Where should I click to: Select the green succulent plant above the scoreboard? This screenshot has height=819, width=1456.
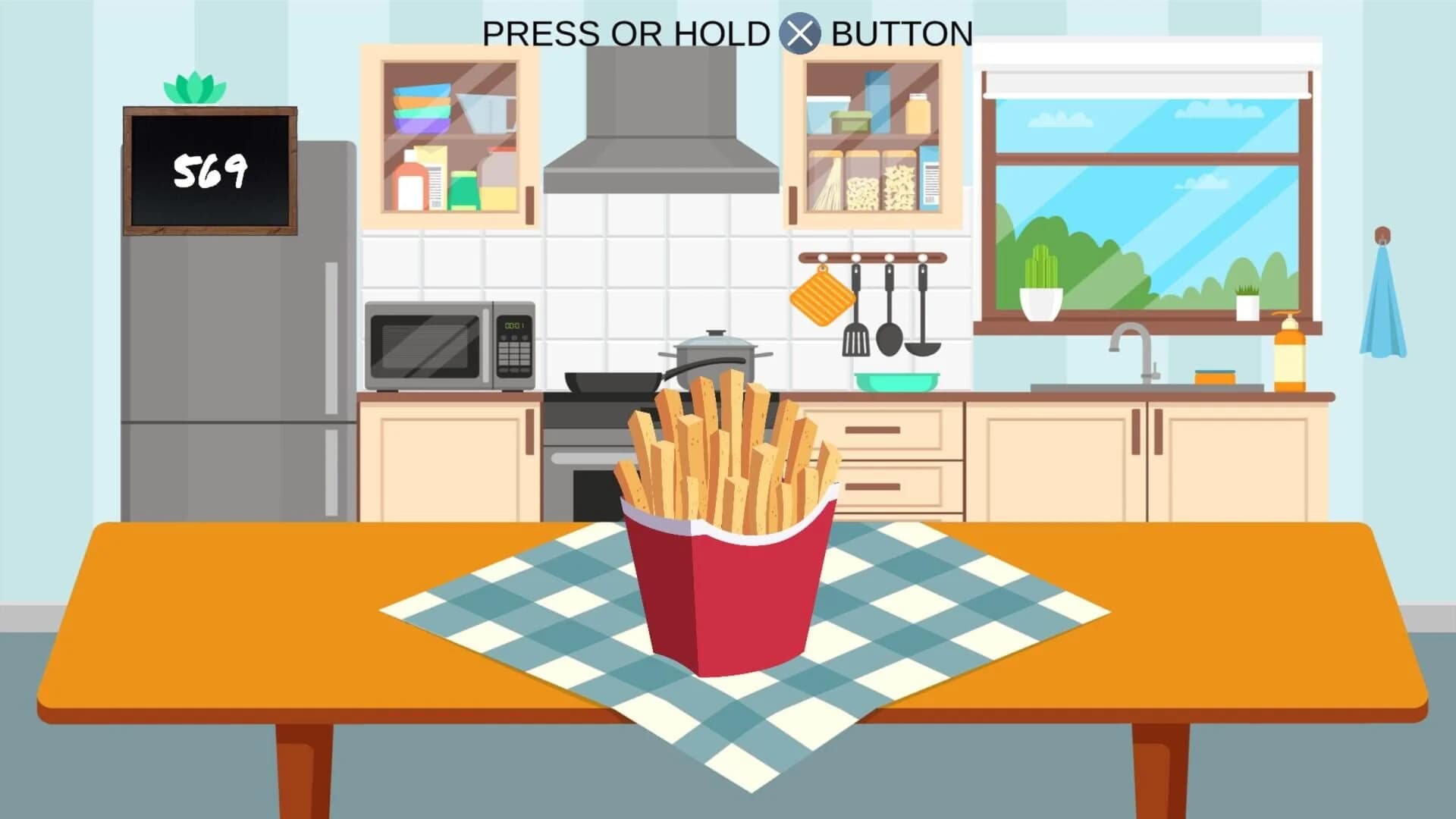(193, 87)
